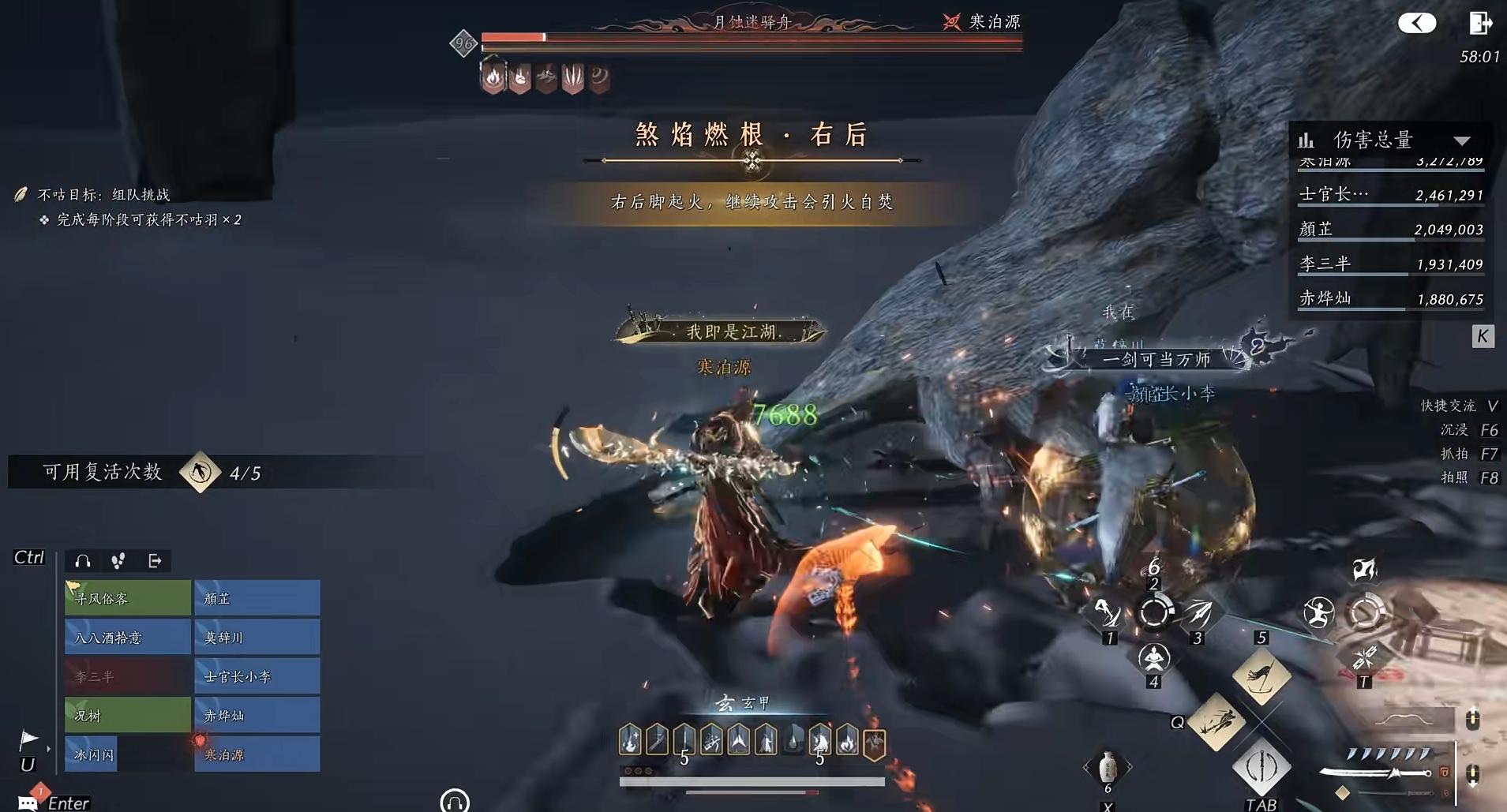Use the healing wine jar item
The image size is (1507, 812).
[1107, 766]
